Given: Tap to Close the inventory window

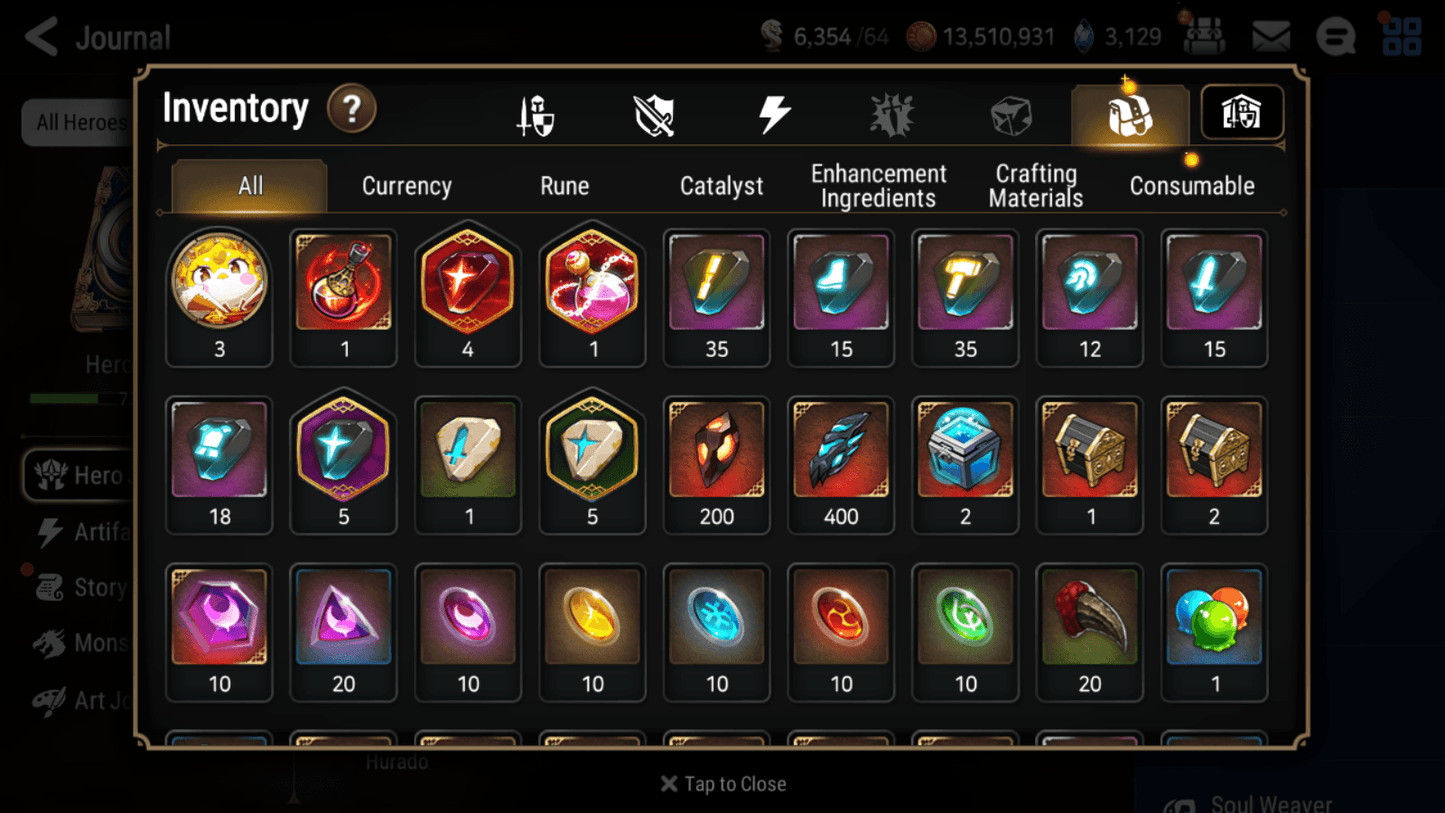Looking at the screenshot, I should point(722,784).
